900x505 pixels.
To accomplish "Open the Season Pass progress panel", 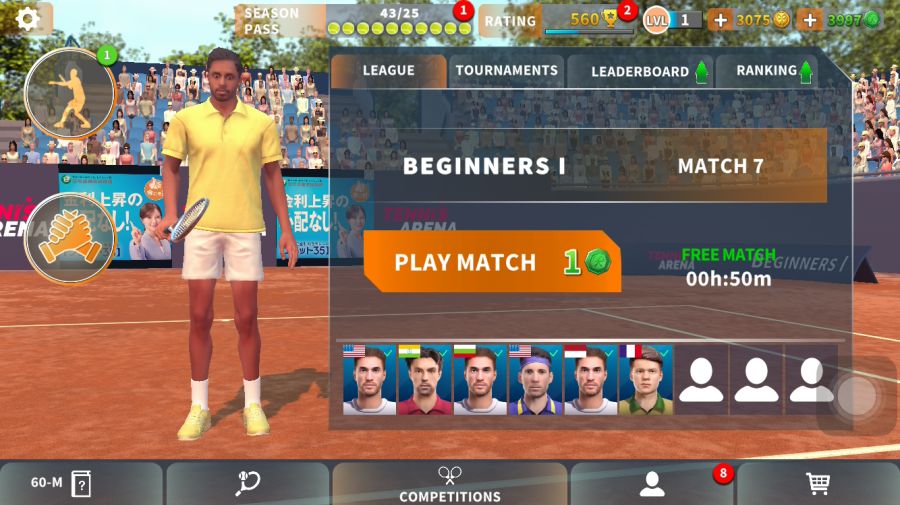I will [353, 20].
